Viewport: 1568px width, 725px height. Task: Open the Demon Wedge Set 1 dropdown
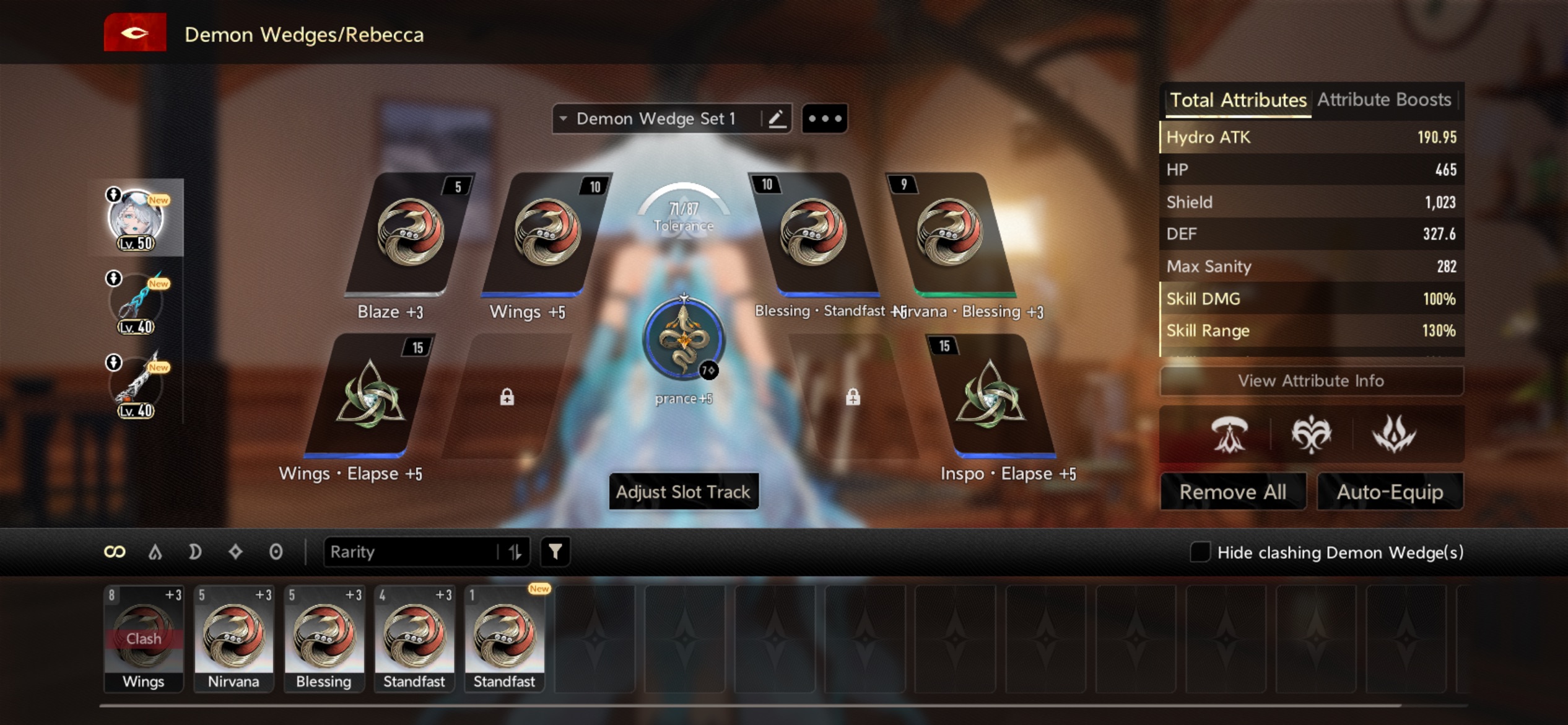pyautogui.click(x=655, y=118)
